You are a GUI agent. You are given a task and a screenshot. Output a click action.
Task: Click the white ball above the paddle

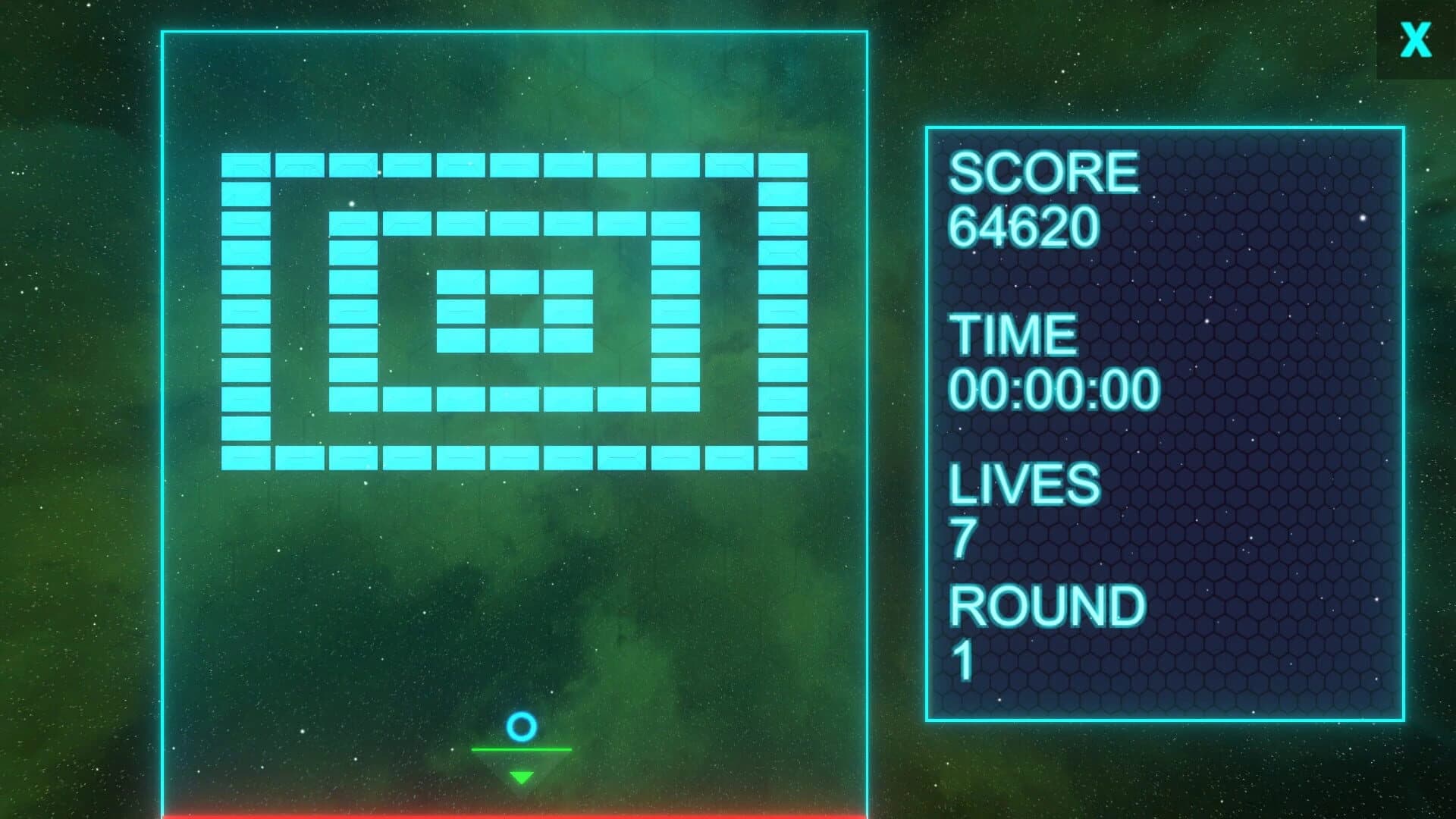(521, 727)
